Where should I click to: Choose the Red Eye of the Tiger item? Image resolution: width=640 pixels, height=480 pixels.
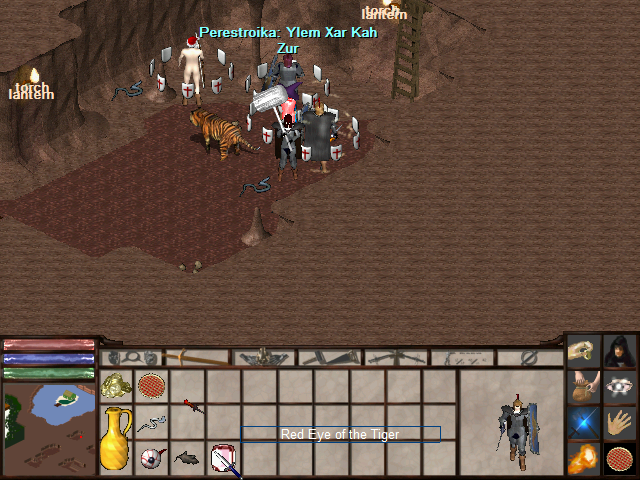[151, 458]
